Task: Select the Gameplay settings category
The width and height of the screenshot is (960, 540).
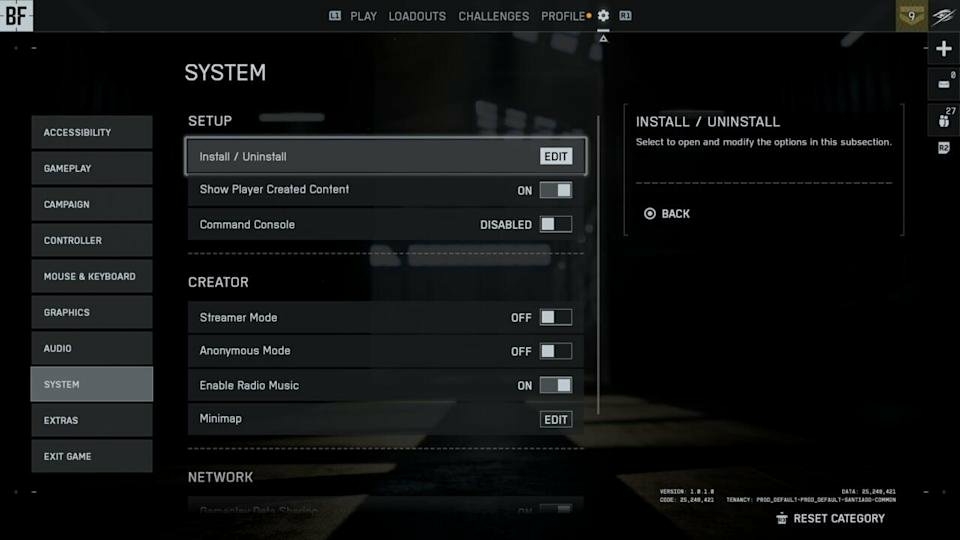Action: tap(91, 168)
